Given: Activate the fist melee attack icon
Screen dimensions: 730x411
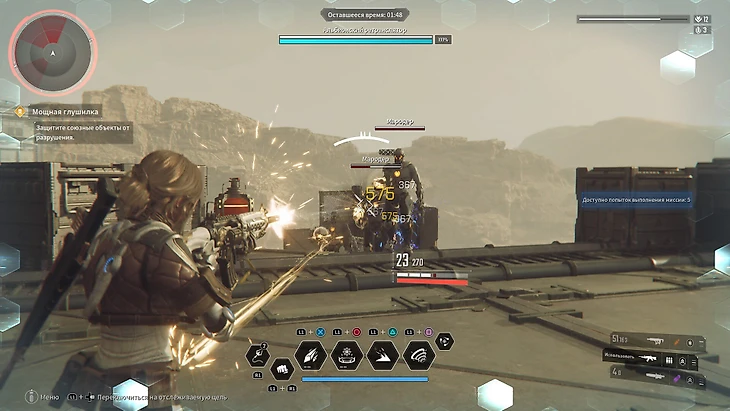Looking at the screenshot, I should pos(281,368).
